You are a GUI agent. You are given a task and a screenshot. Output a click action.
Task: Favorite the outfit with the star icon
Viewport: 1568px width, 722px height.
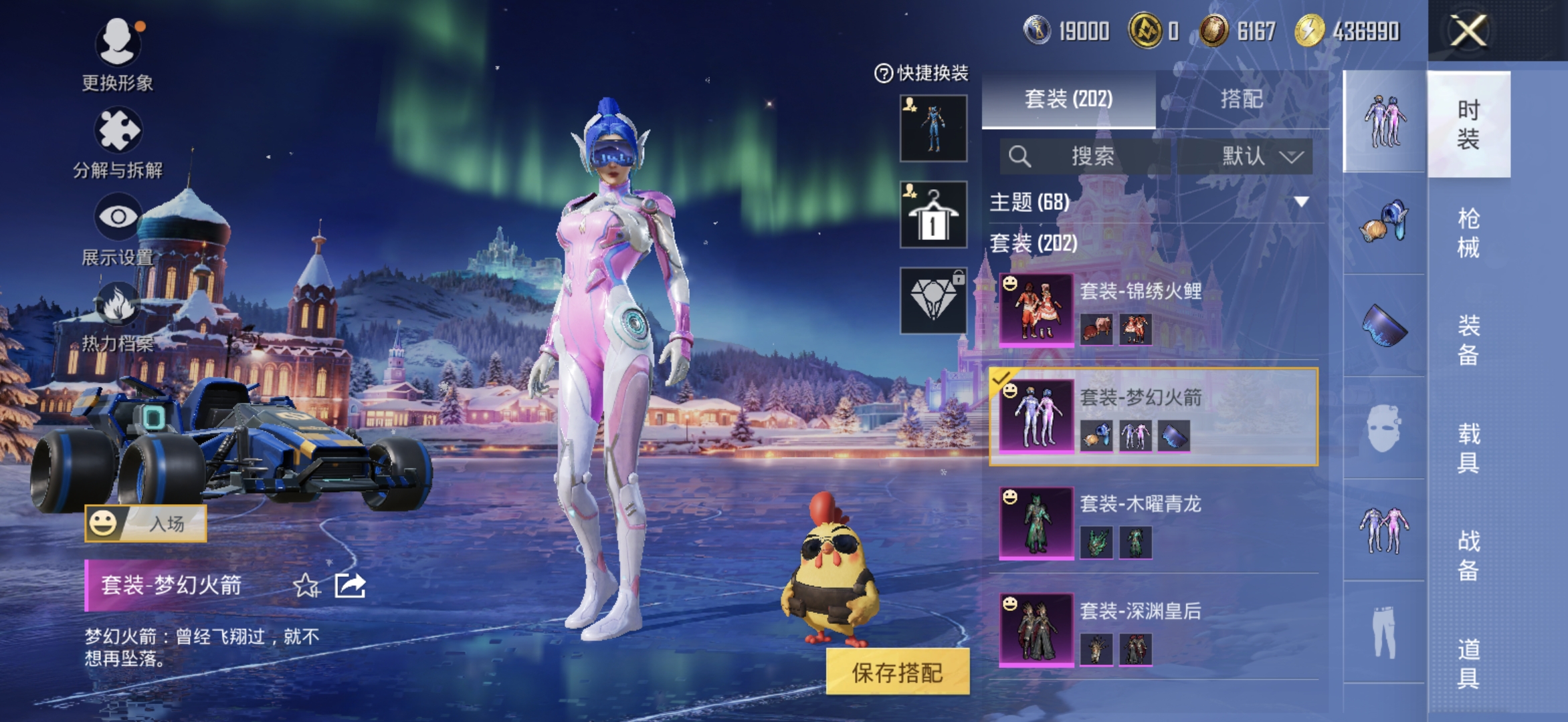tap(306, 586)
